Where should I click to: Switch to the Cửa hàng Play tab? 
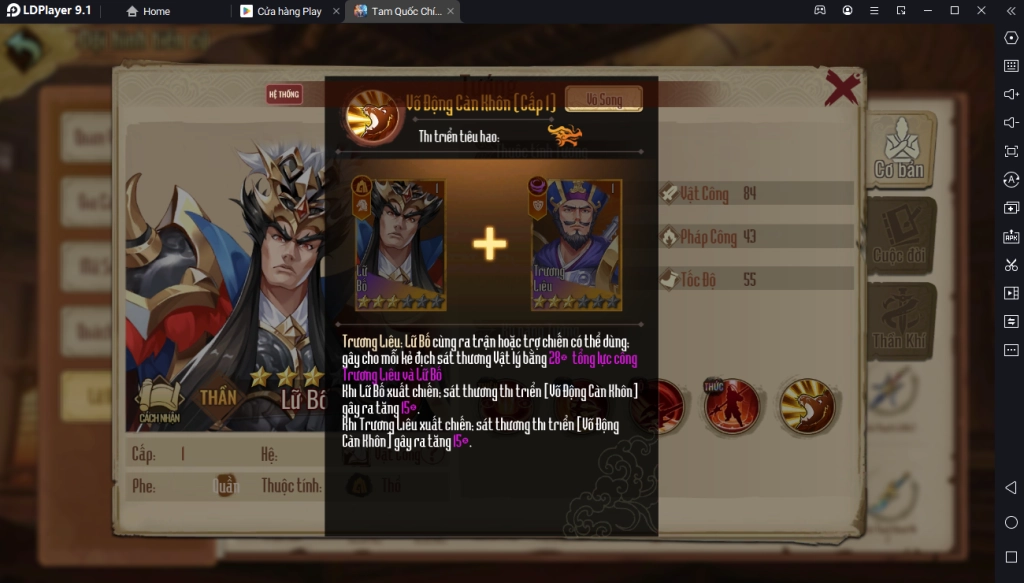tap(289, 11)
